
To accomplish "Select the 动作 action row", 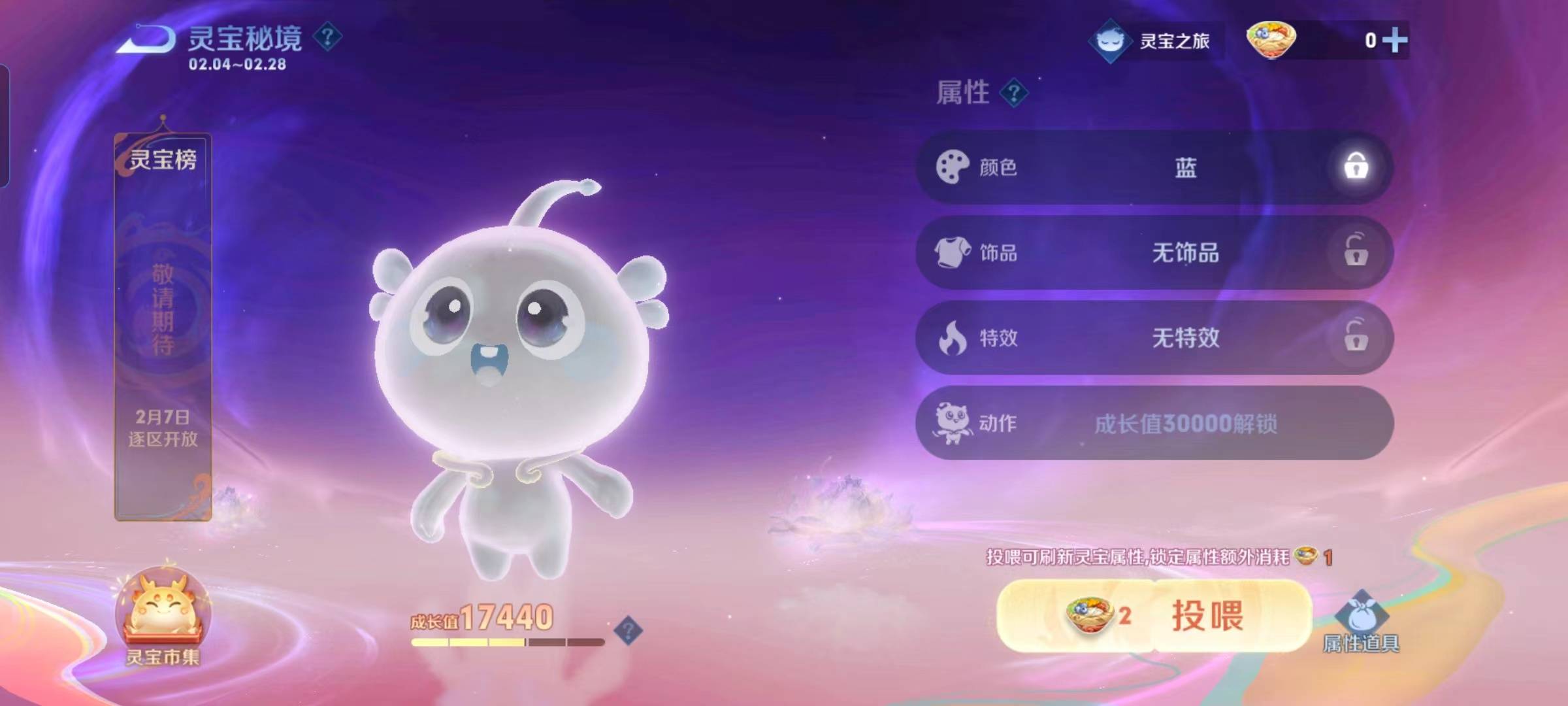I will click(1154, 423).
